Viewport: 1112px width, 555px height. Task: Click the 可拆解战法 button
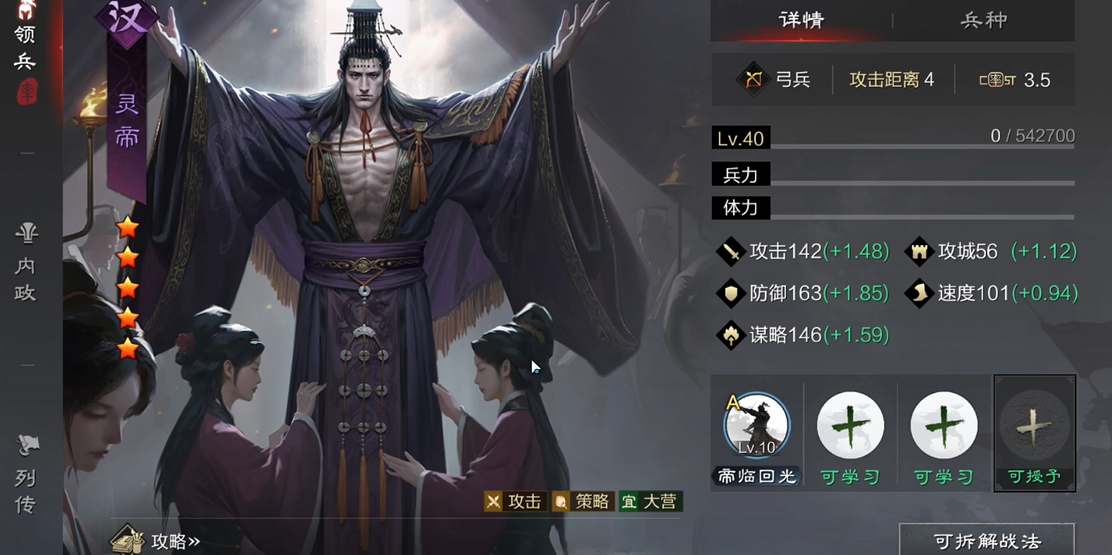(x=986, y=541)
